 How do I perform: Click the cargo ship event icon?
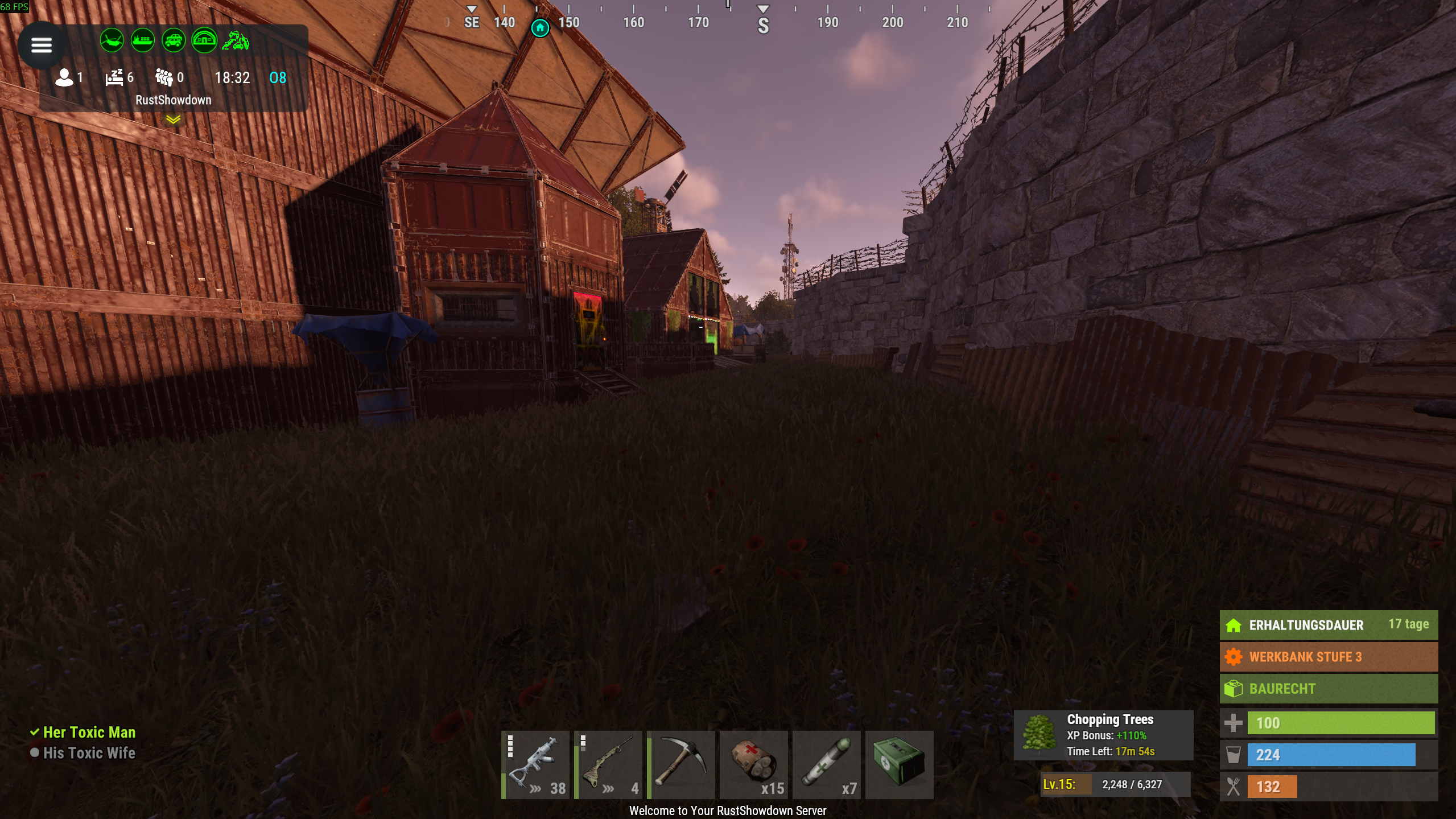[142, 40]
